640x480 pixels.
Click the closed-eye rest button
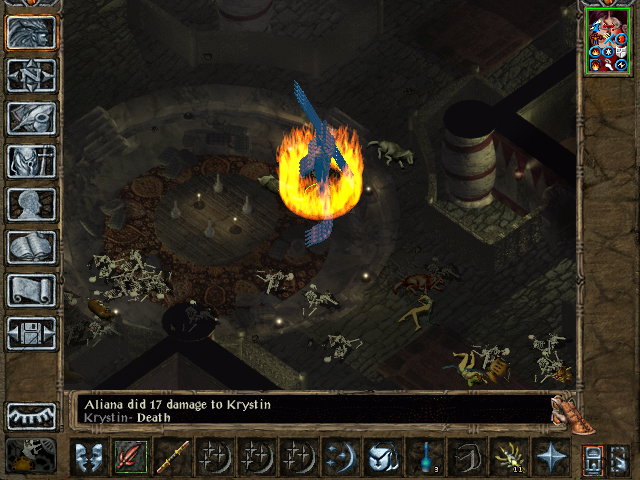[x=31, y=415]
